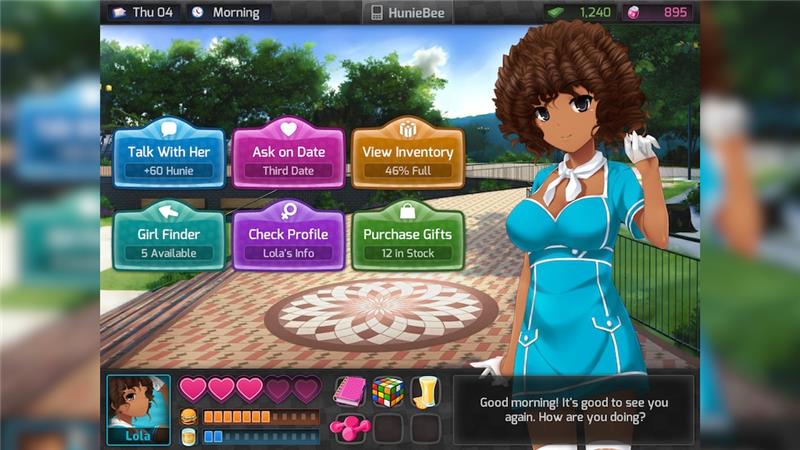The image size is (800, 450).
Task: Select the puzzle cube gift slot
Action: 388,391
